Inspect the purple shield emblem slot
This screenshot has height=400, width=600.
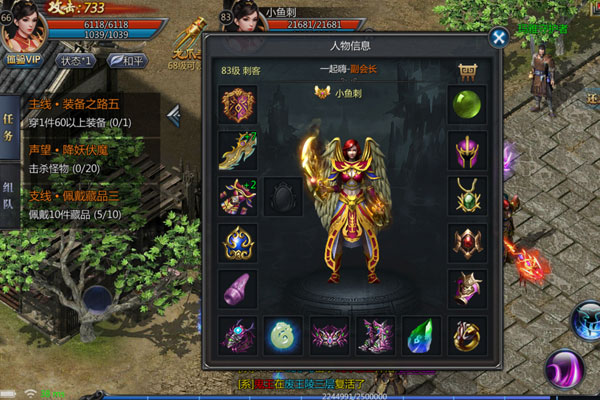(237, 104)
